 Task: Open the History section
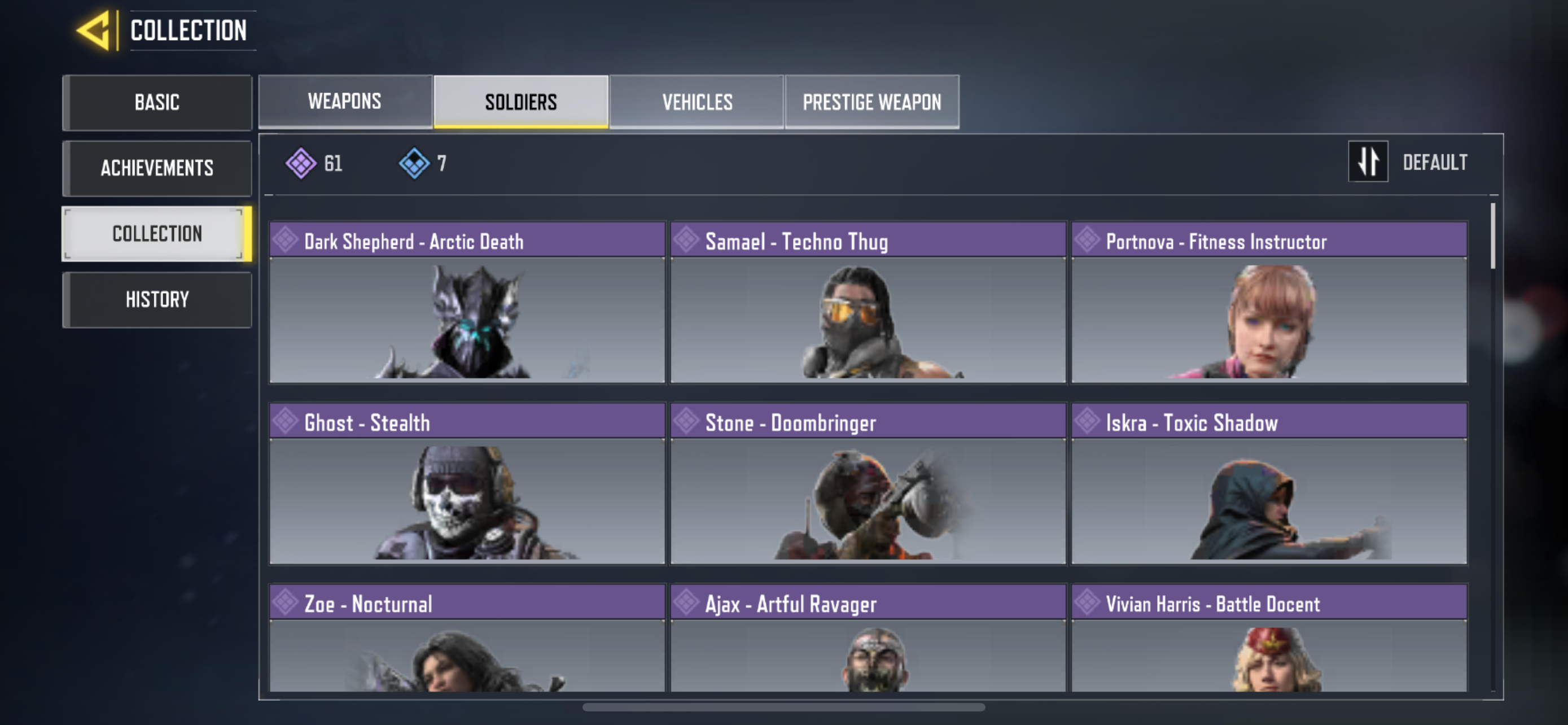(x=157, y=299)
